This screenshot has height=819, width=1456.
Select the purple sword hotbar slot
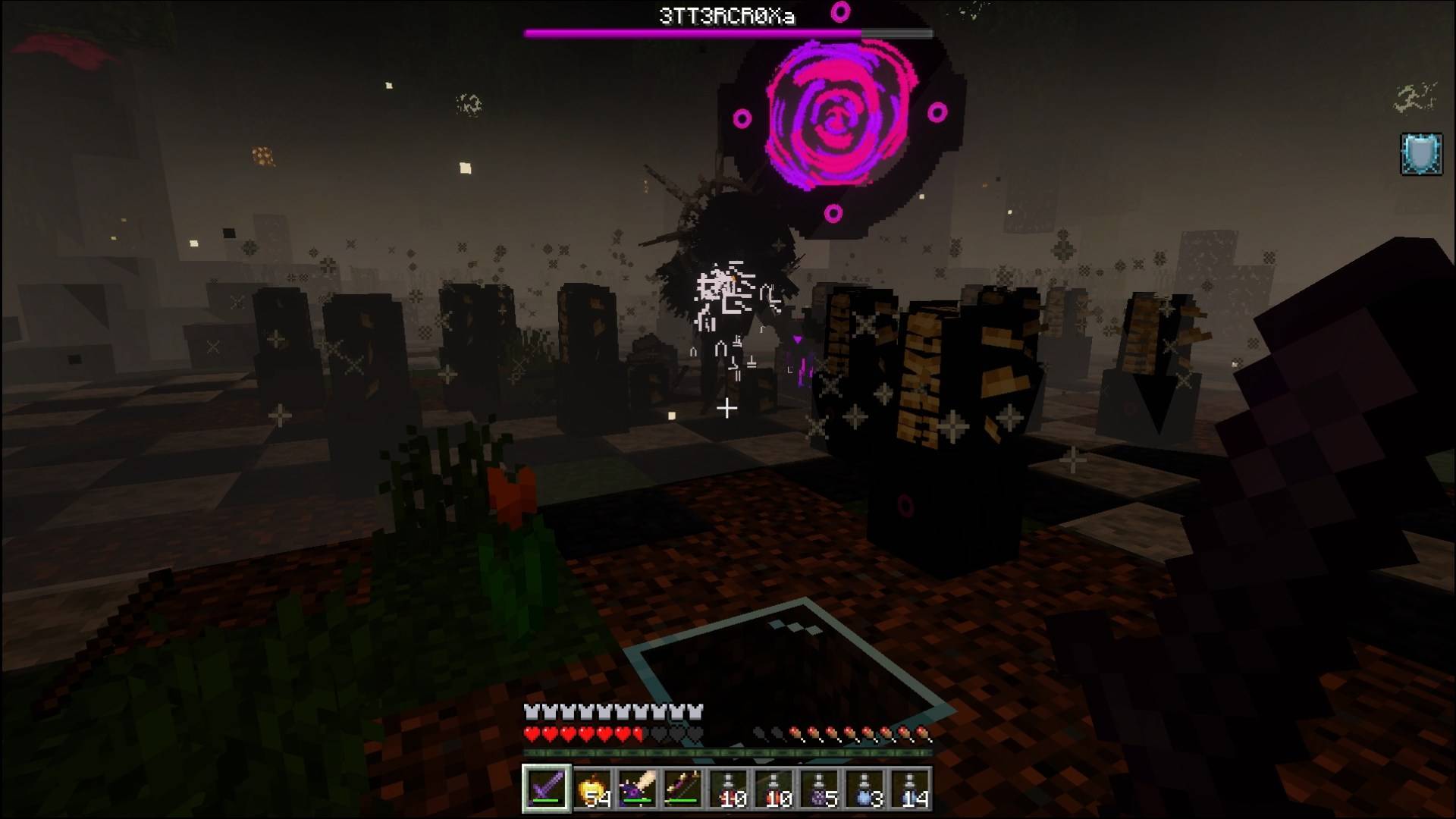click(546, 789)
